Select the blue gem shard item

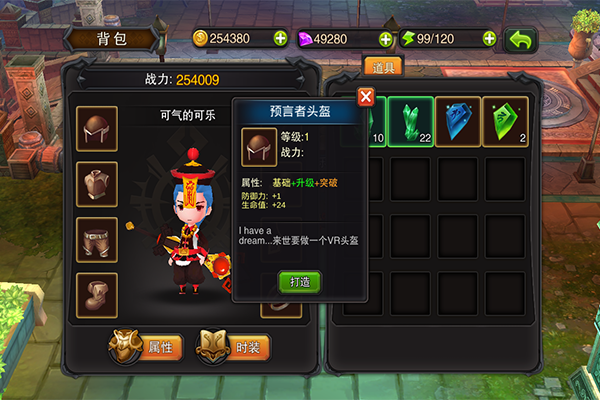[458, 120]
